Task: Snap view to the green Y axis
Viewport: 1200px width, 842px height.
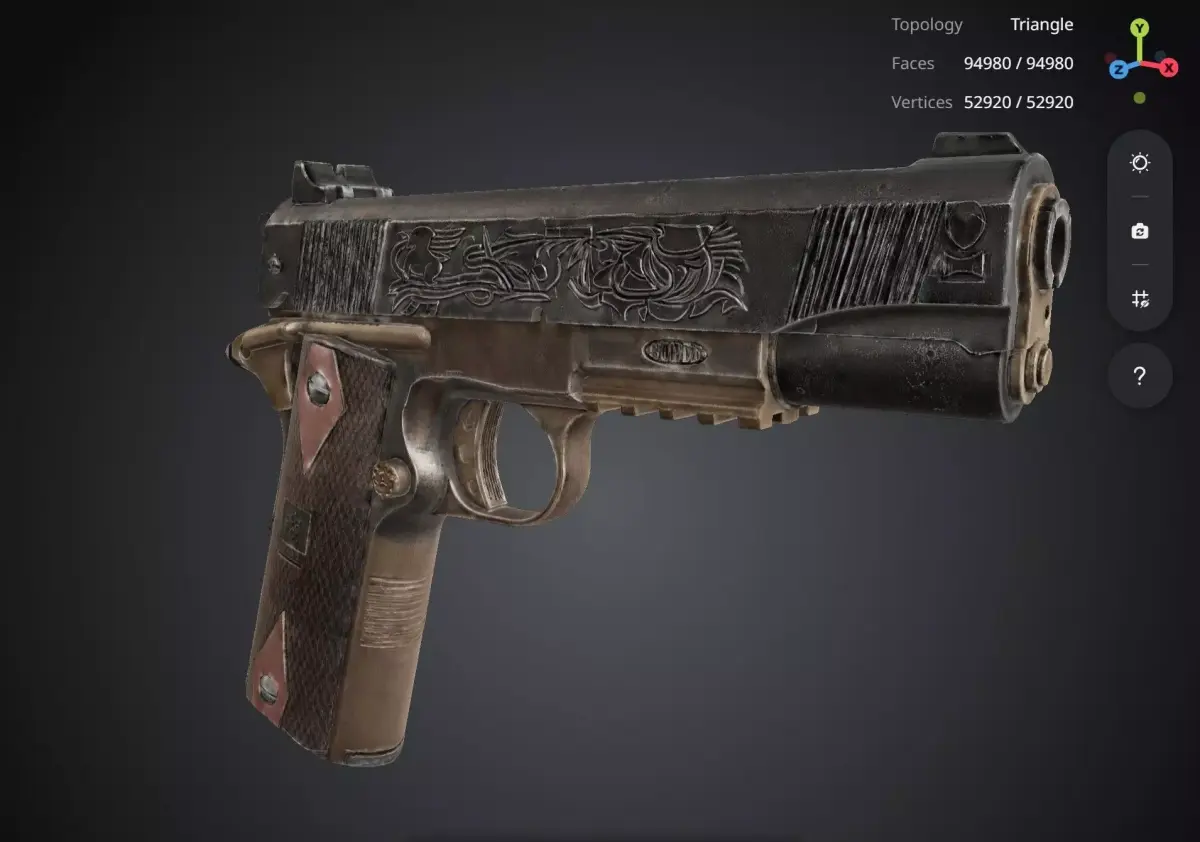Action: (x=1140, y=28)
